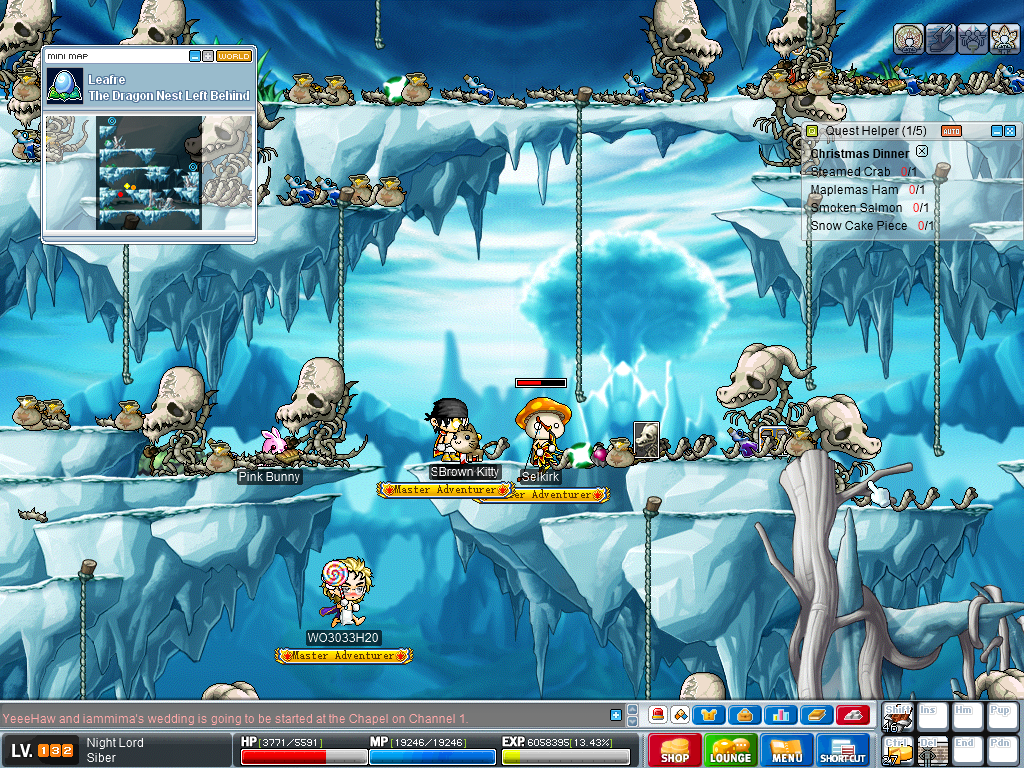Screen dimensions: 1024x768
Task: Toggle Quest Helper AUTO button
Action: click(951, 131)
